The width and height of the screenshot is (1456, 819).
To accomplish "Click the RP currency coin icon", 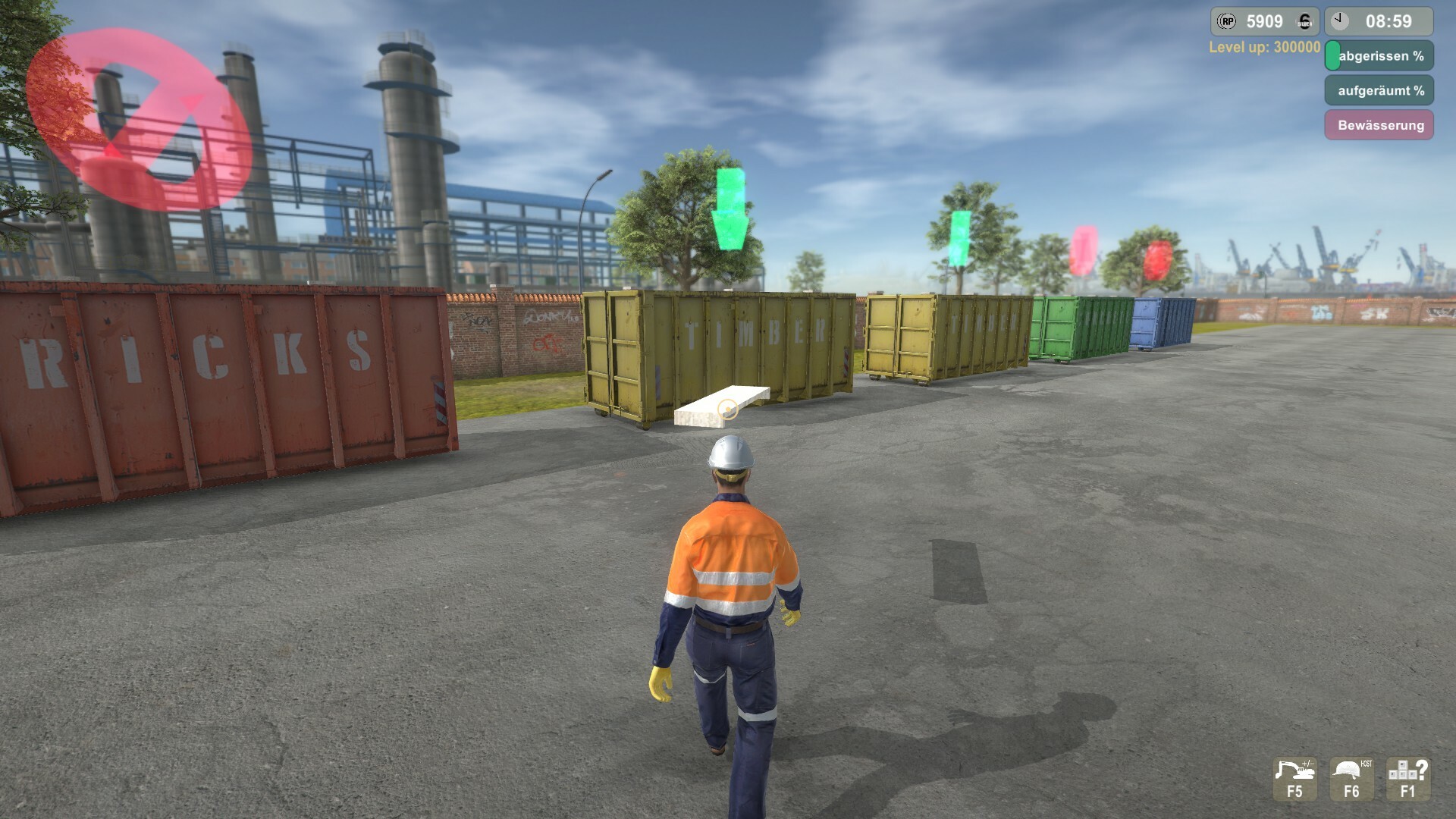I will tap(1227, 20).
